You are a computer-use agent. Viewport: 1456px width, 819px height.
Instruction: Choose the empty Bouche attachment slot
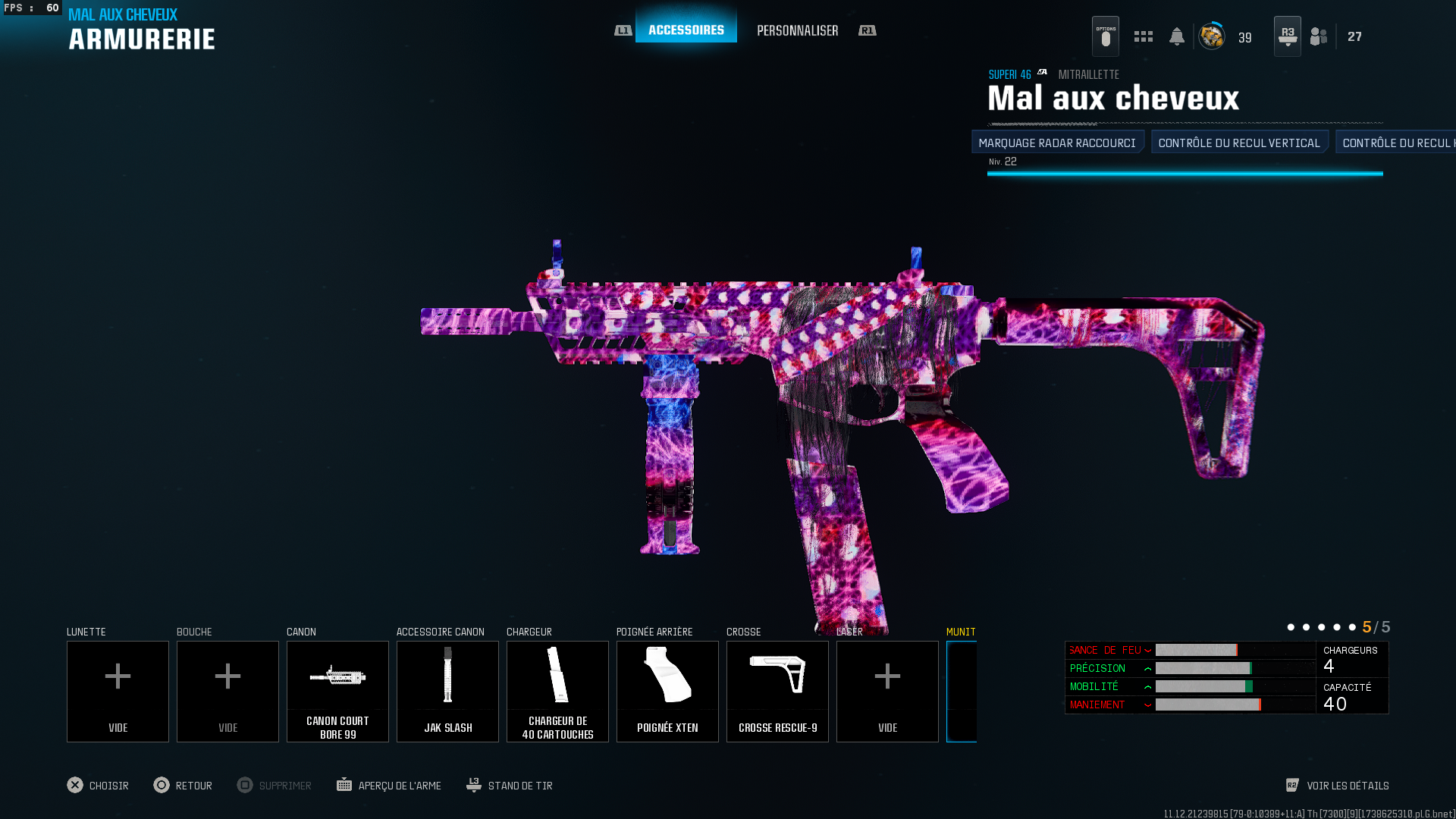pos(227,691)
